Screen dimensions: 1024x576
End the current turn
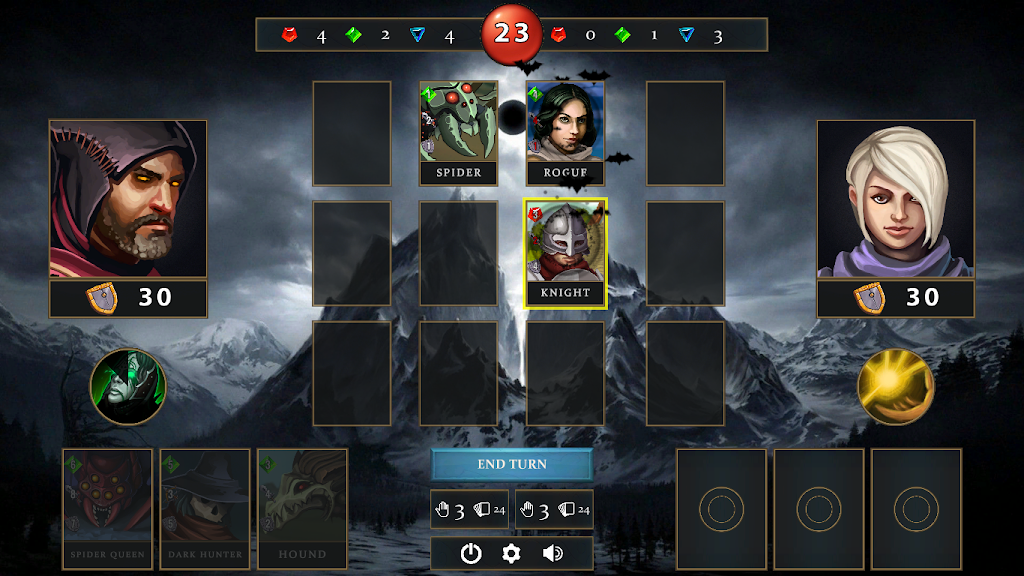pos(512,465)
